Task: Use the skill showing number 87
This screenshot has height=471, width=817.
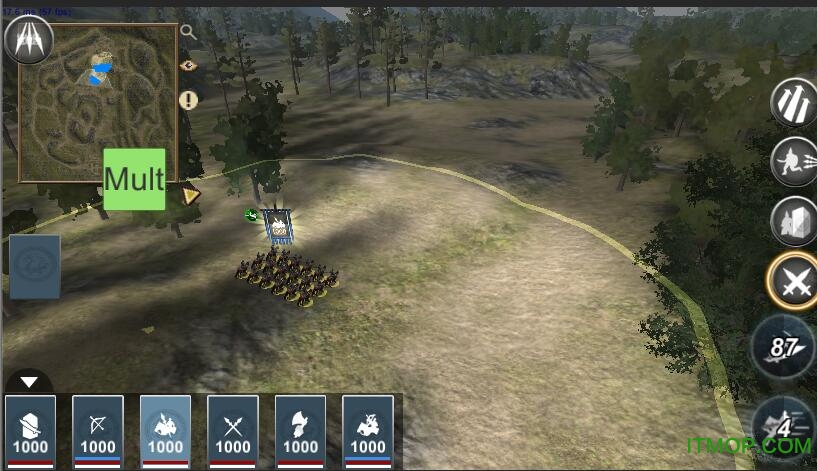Action: (783, 347)
